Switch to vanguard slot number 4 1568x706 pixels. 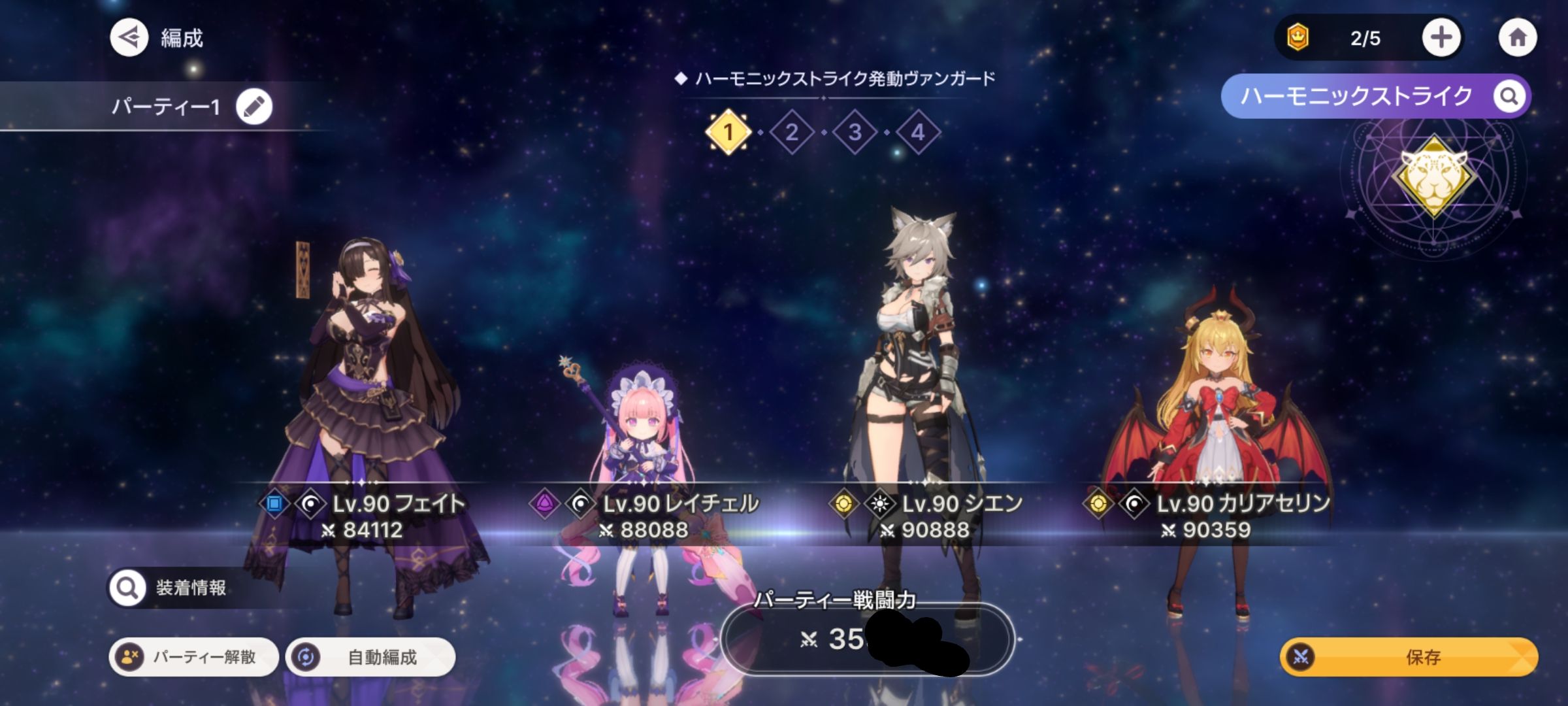tap(918, 133)
